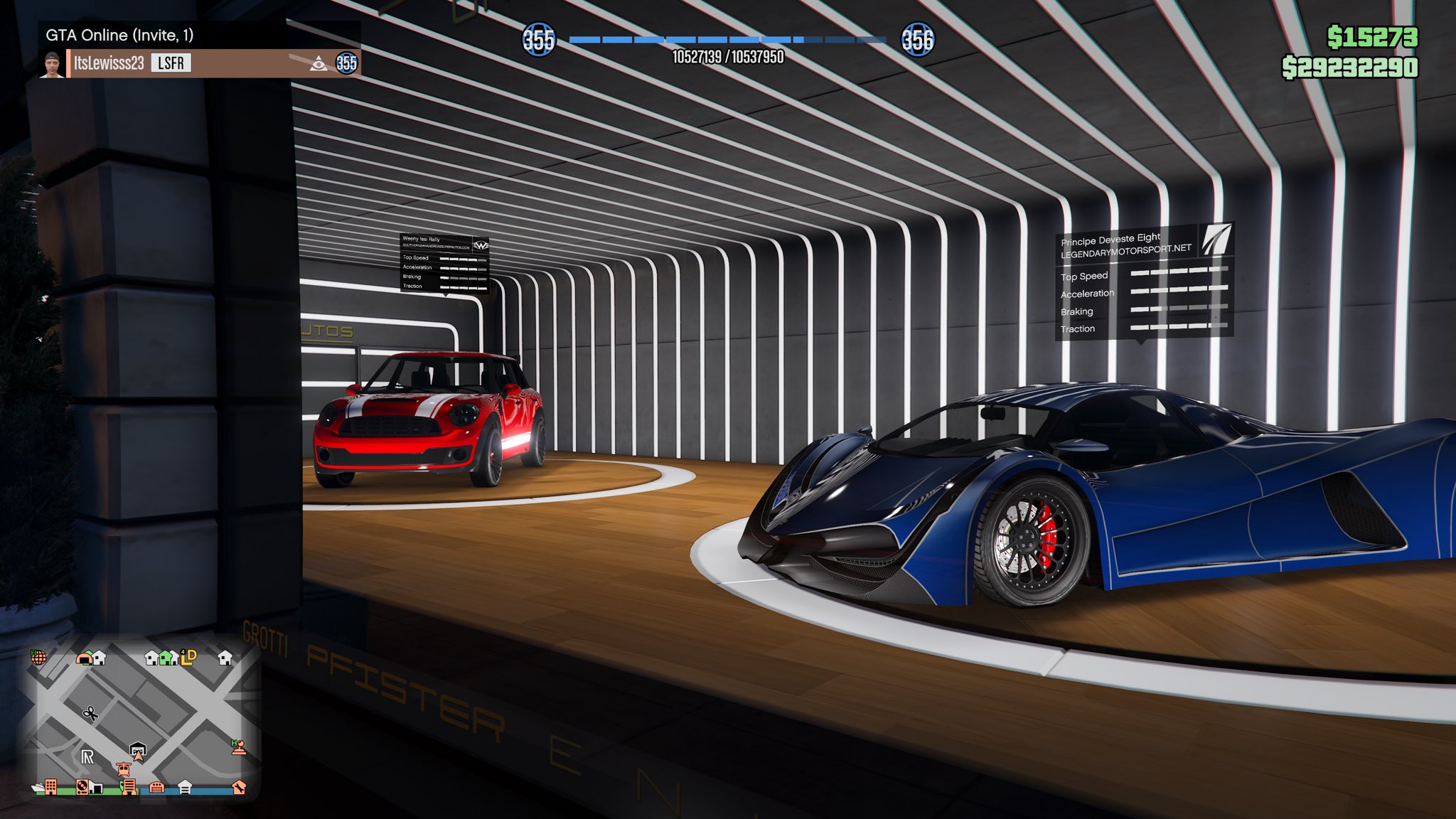Click the orange helicopter blip

pyautogui.click(x=123, y=769)
